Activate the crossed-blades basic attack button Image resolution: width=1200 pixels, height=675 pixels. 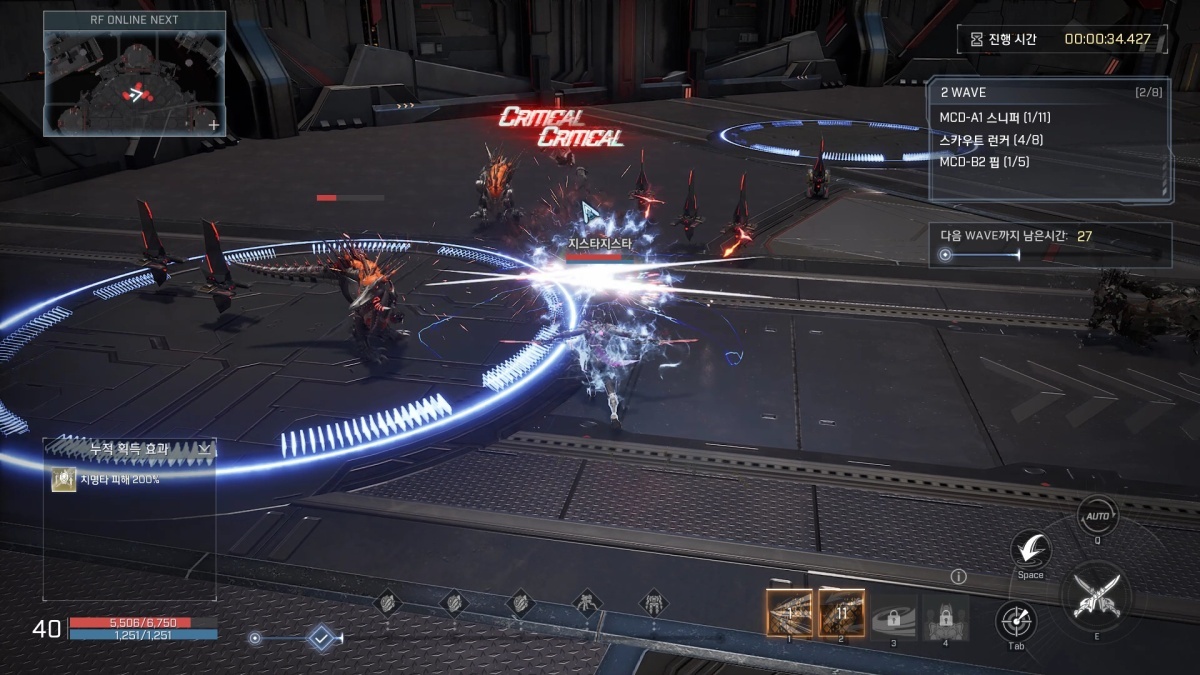coord(1094,593)
